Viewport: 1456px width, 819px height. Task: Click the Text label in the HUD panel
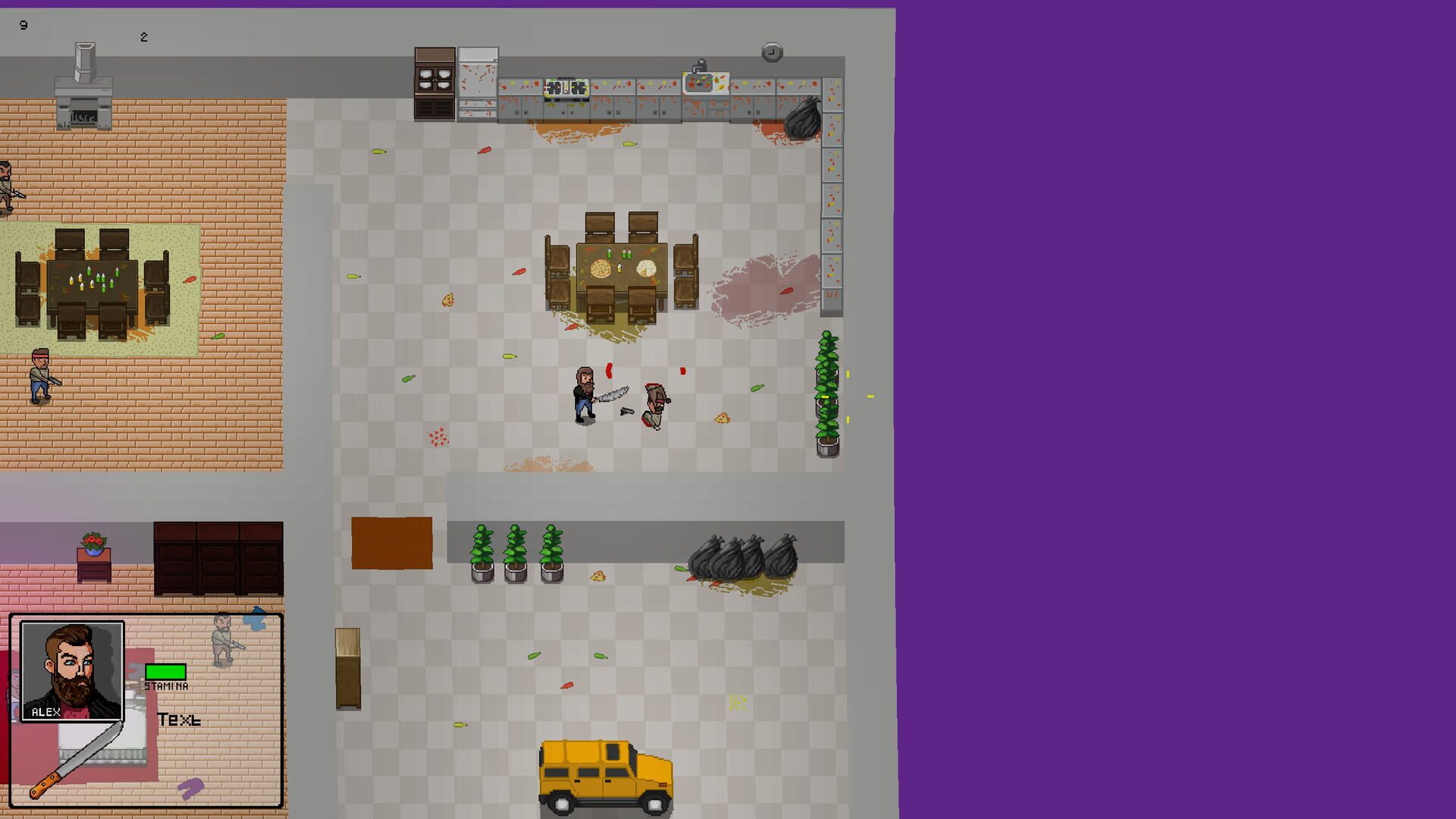click(x=180, y=718)
